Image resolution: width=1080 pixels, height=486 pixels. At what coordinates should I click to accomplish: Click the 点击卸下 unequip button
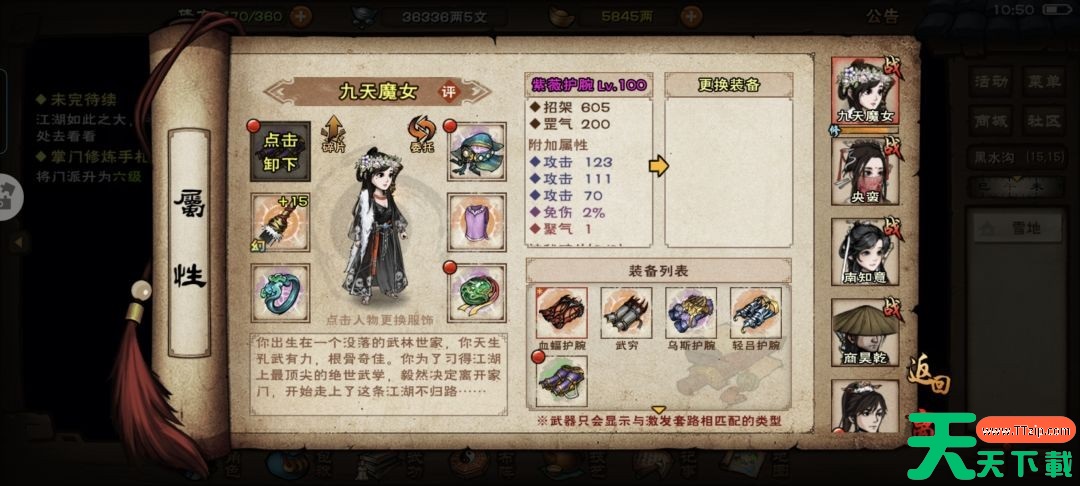click(x=276, y=151)
